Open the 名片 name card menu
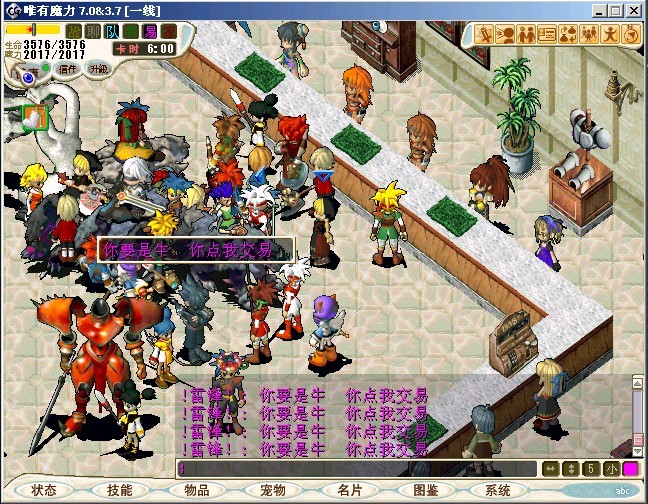 point(350,491)
